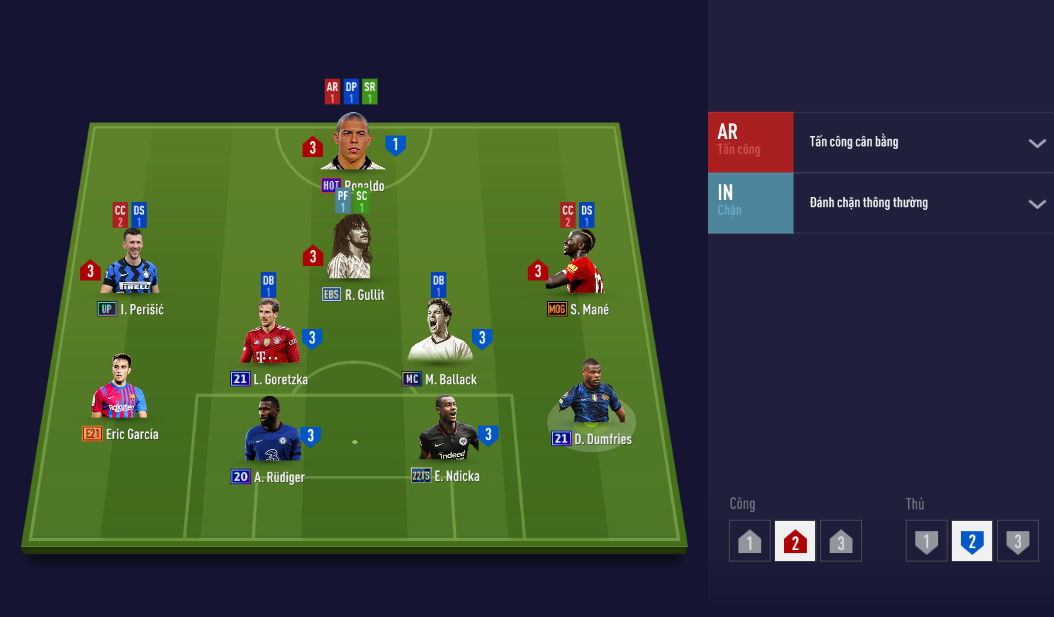This screenshot has width=1054, height=617.
Task: Set attack level to 3
Action: [x=841, y=542]
